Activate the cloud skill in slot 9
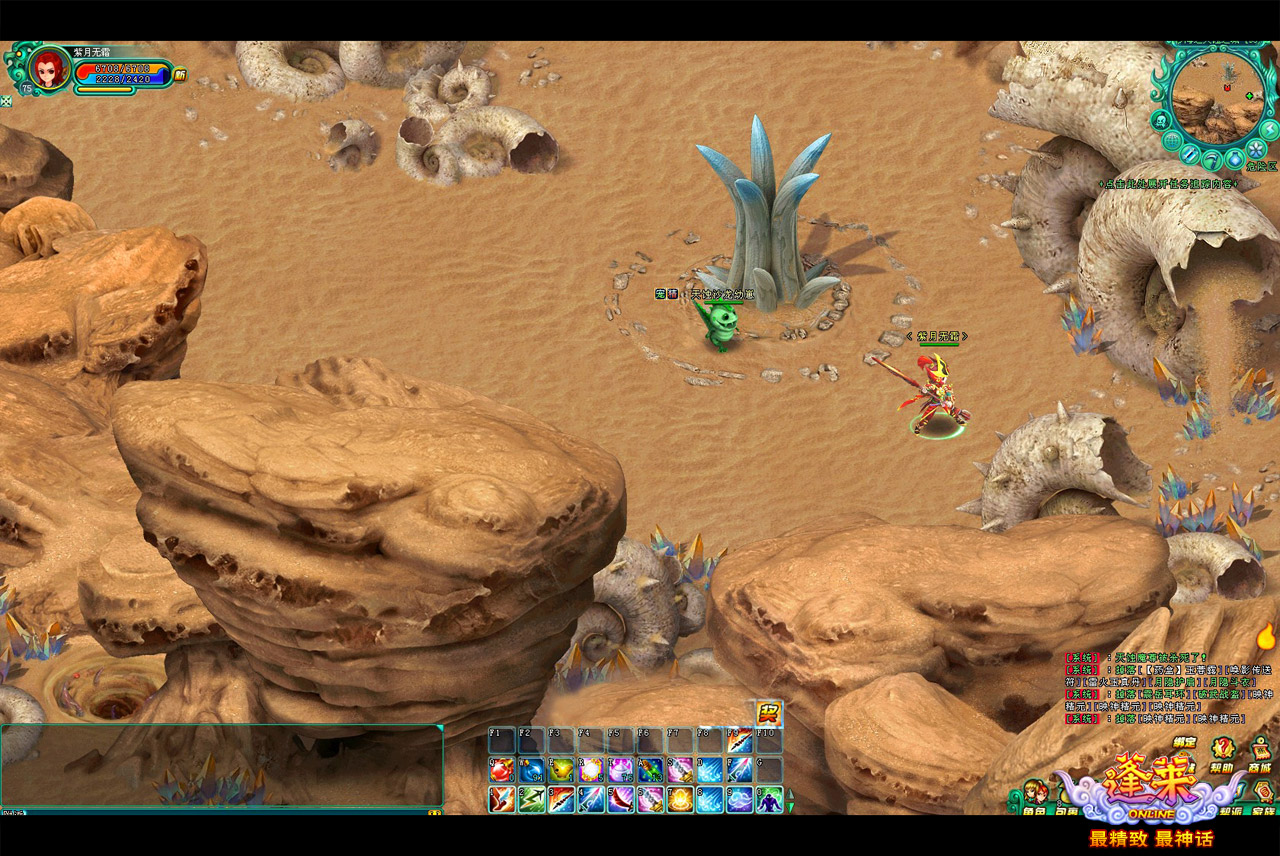This screenshot has height=856, width=1280. point(740,800)
